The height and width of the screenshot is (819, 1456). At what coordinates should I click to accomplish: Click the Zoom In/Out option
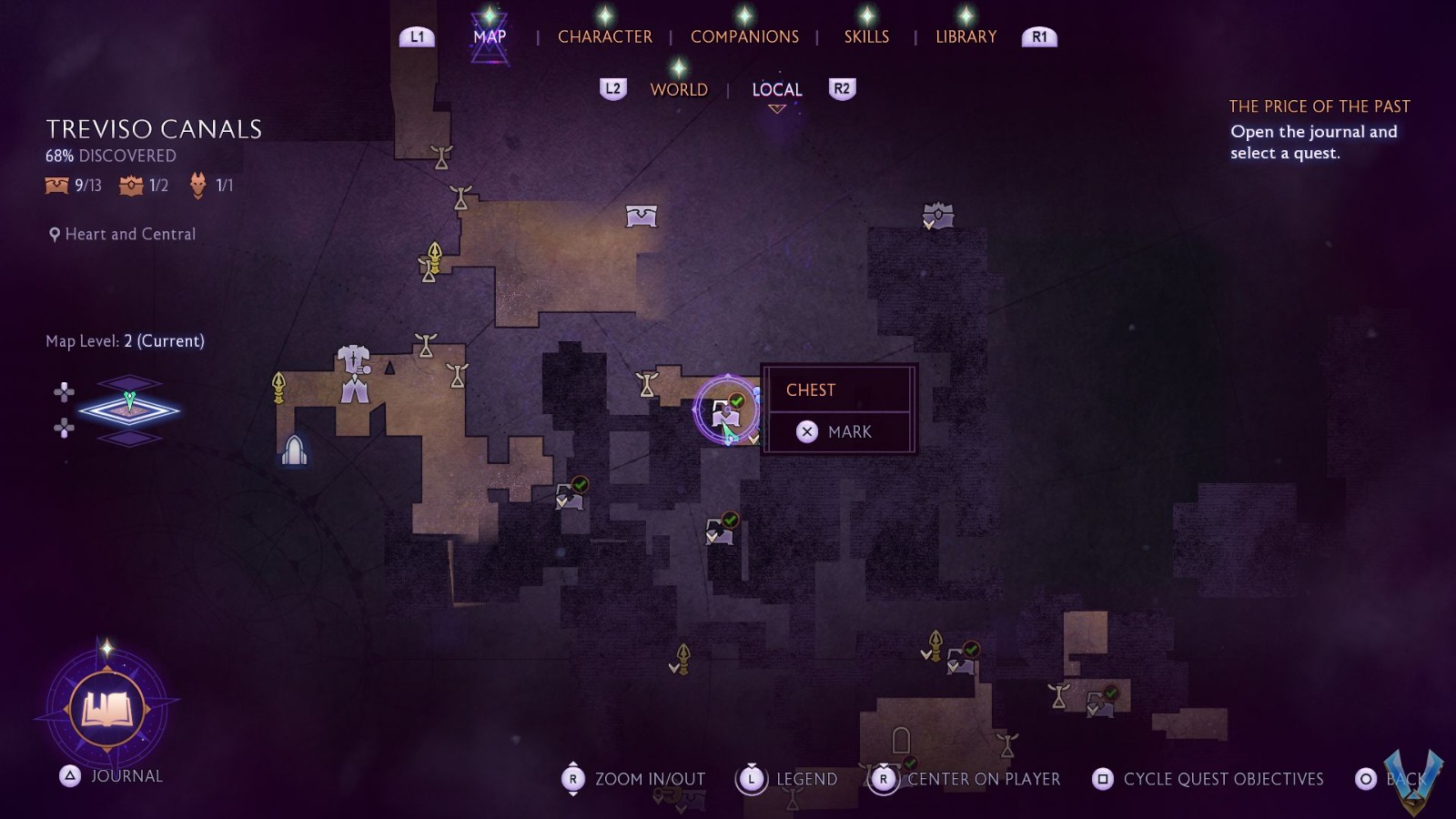pyautogui.click(x=634, y=779)
